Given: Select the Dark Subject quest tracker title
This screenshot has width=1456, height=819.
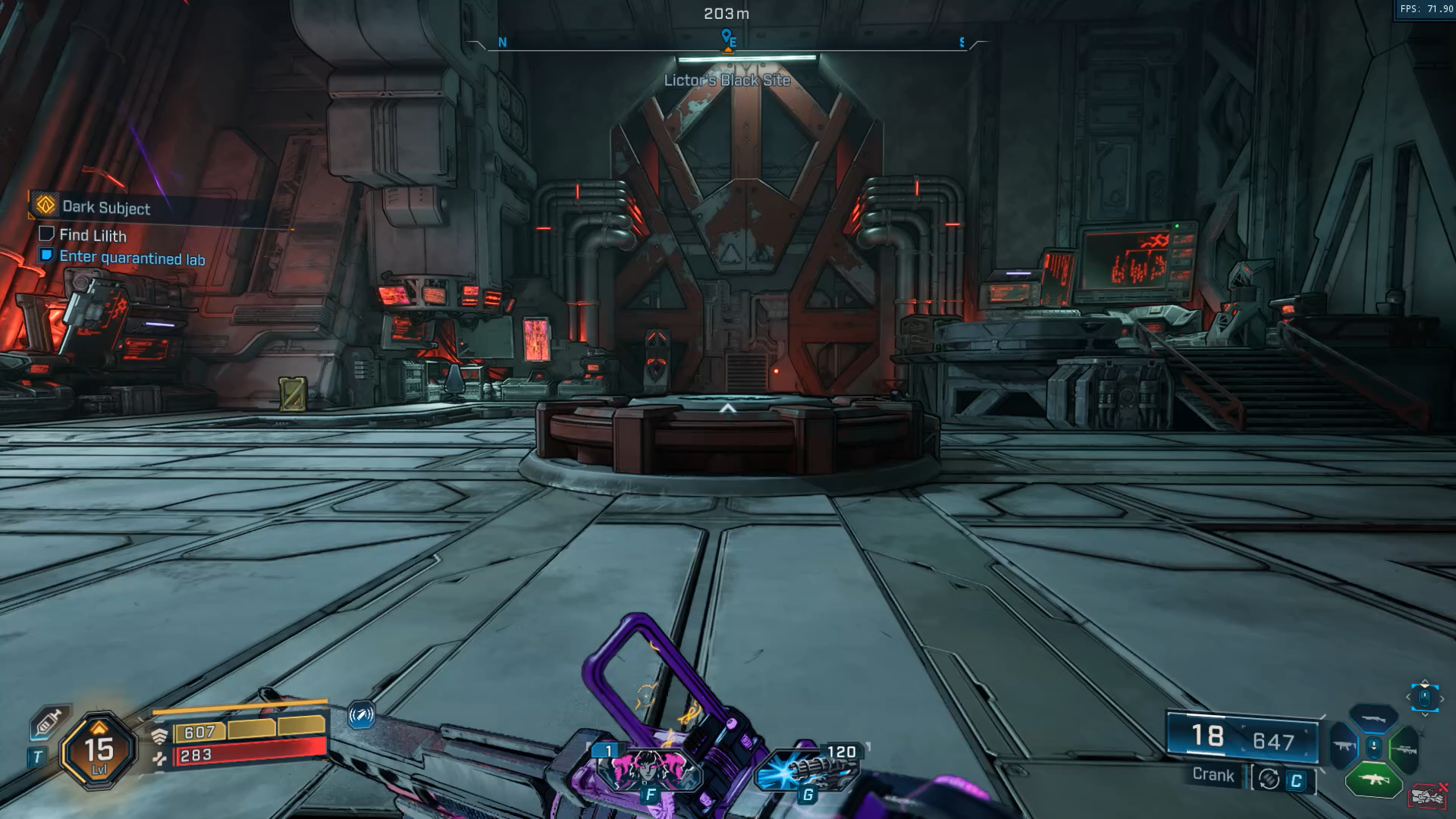Looking at the screenshot, I should [105, 207].
